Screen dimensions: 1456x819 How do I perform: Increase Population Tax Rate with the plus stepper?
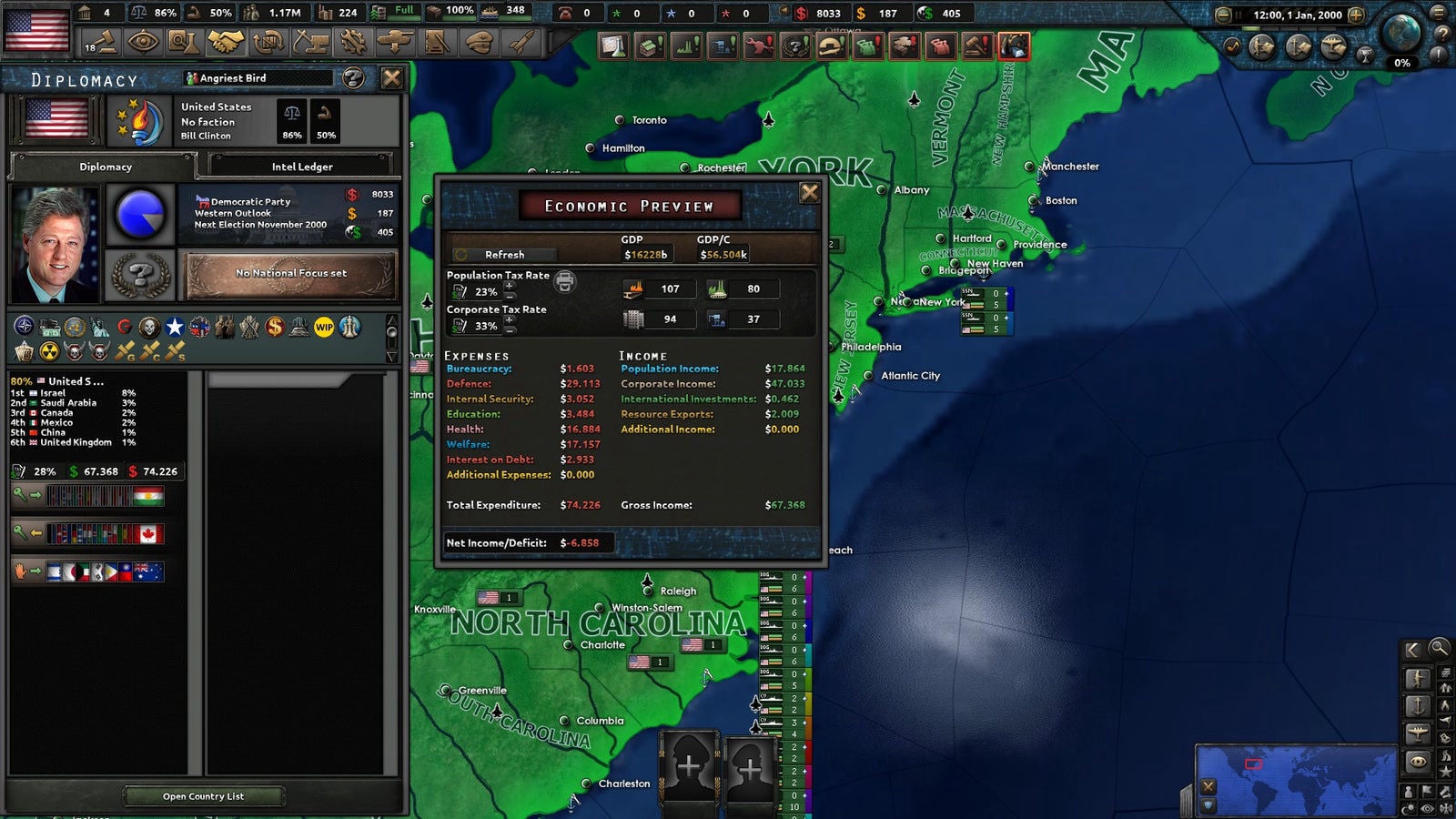(510, 286)
